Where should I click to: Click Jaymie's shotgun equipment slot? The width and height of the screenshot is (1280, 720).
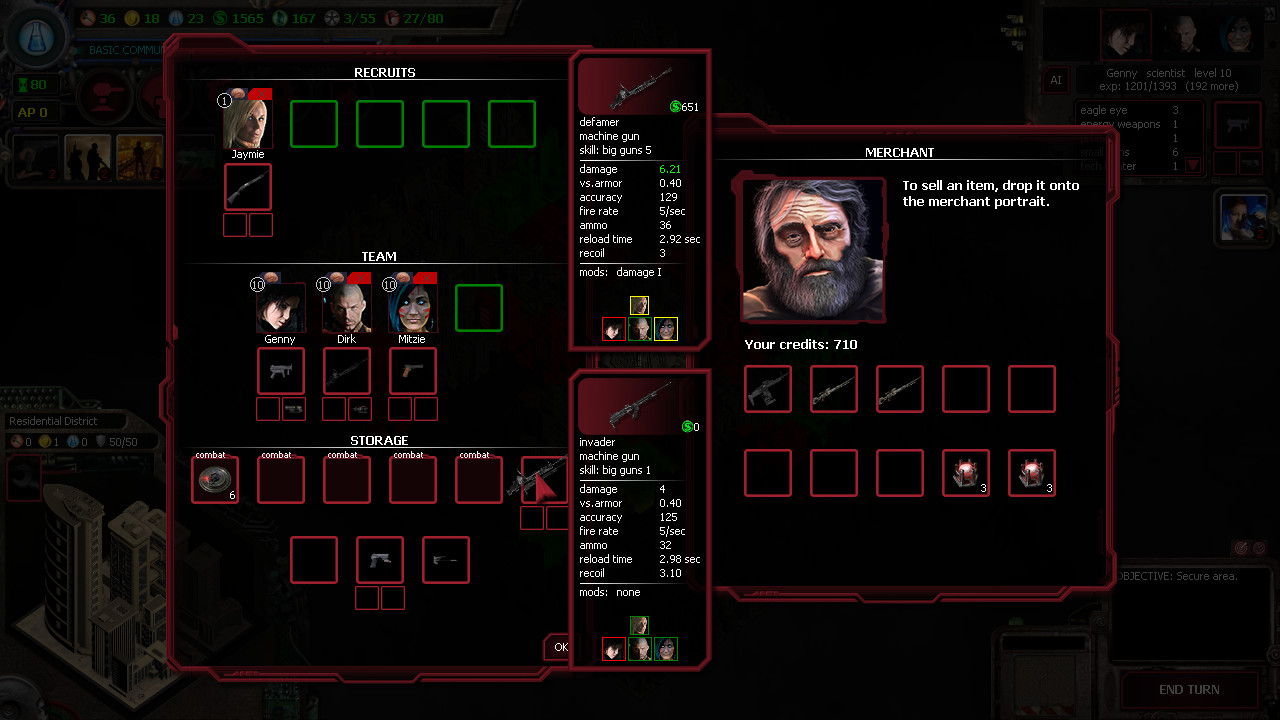(247, 186)
